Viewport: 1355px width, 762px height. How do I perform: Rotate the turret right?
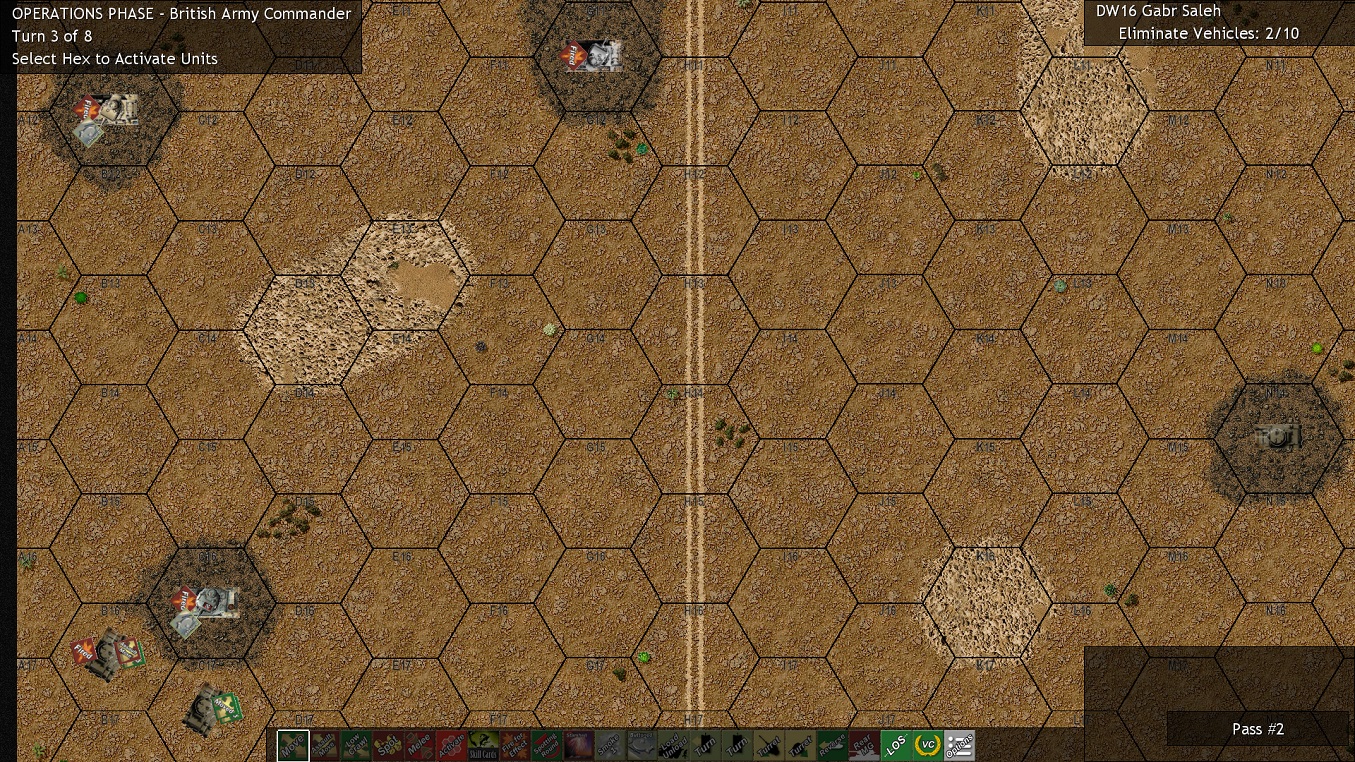tap(800, 745)
